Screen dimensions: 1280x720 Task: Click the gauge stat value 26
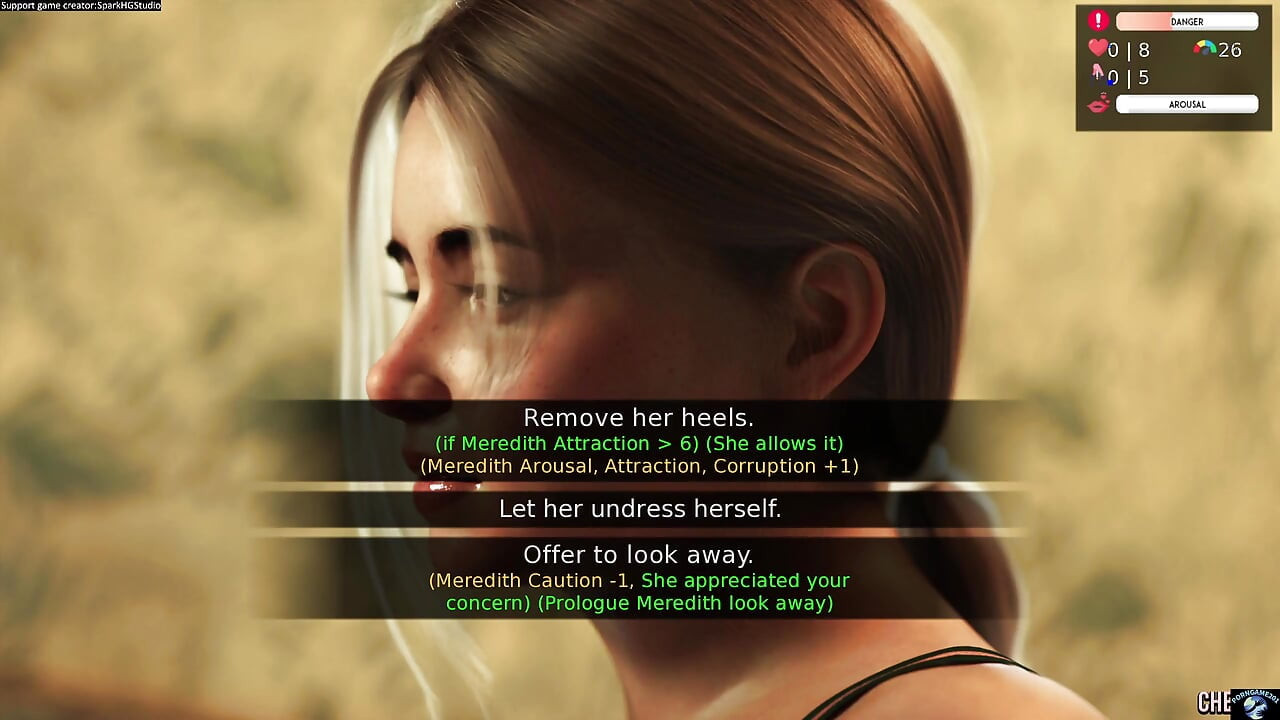[x=1230, y=49]
